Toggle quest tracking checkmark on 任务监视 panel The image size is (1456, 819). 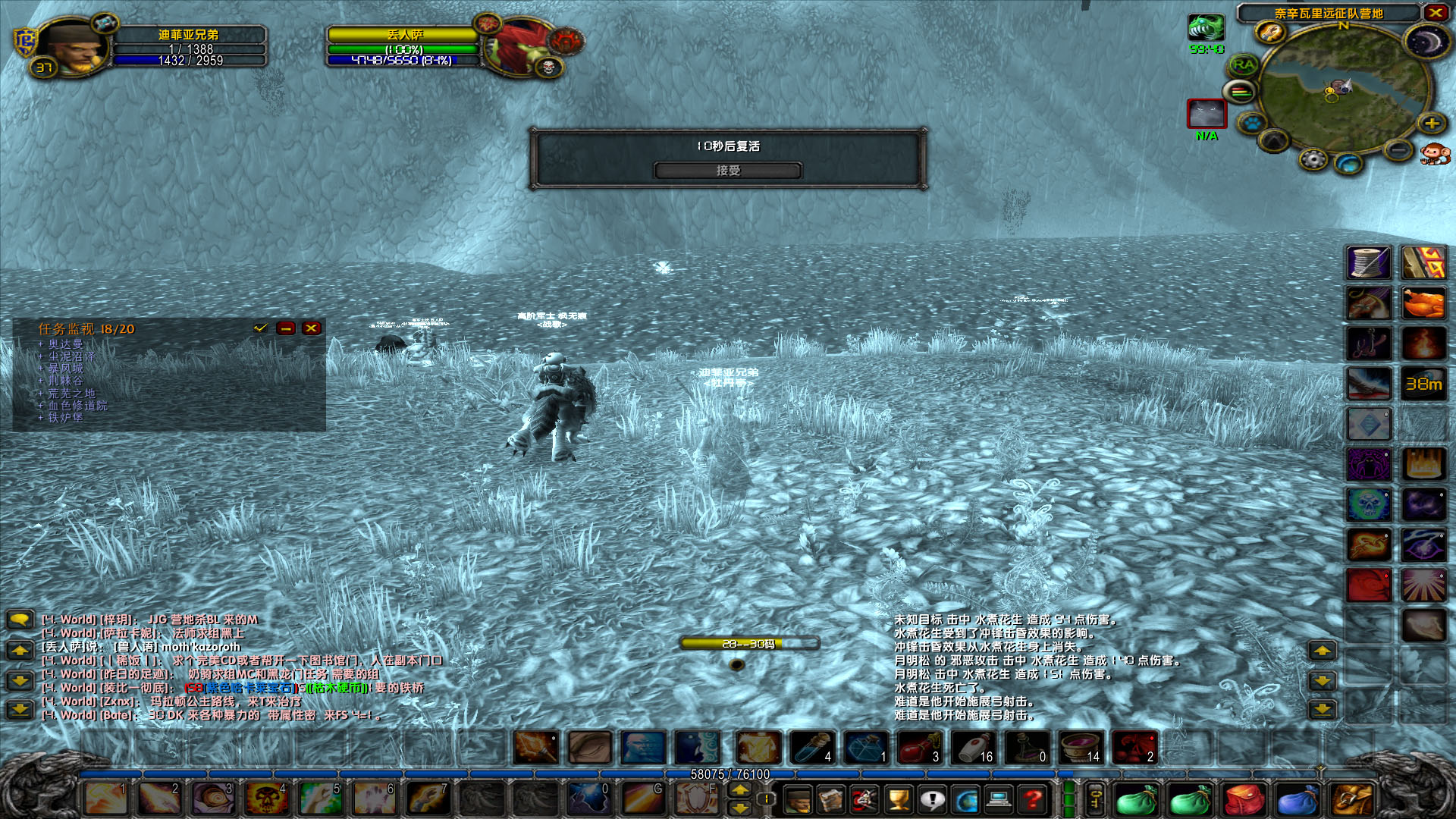pos(261,328)
